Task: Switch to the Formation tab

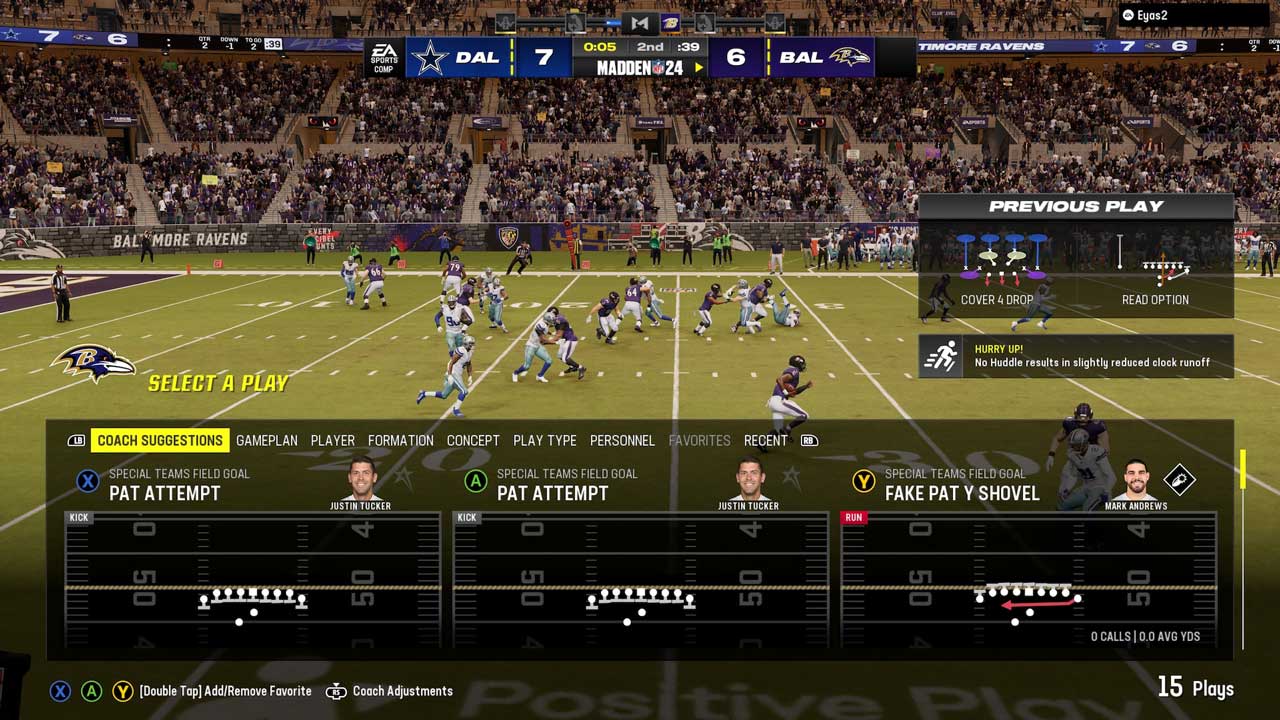Action: pyautogui.click(x=400, y=440)
